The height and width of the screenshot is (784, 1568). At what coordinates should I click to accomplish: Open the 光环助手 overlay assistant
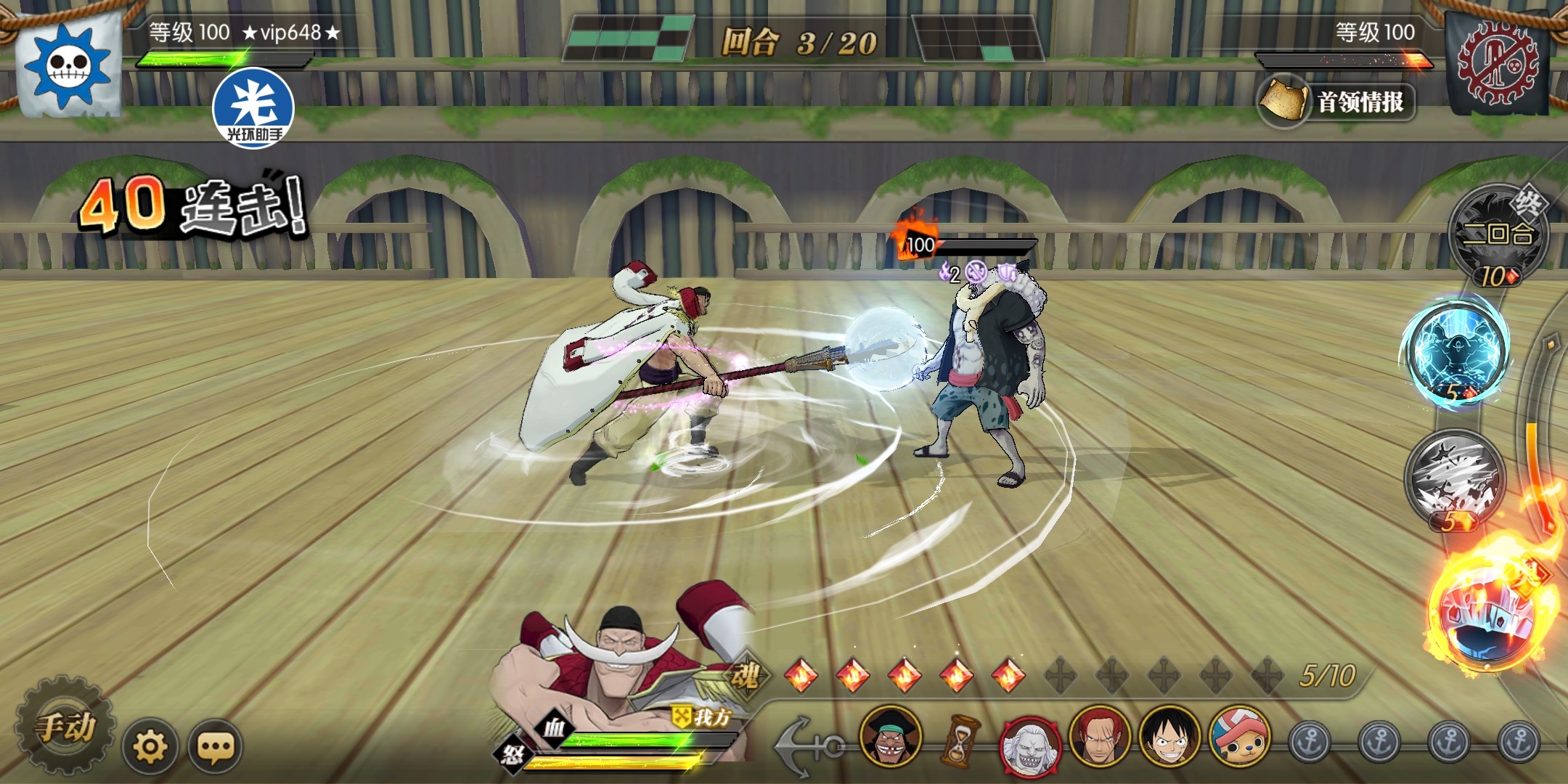coord(253,107)
